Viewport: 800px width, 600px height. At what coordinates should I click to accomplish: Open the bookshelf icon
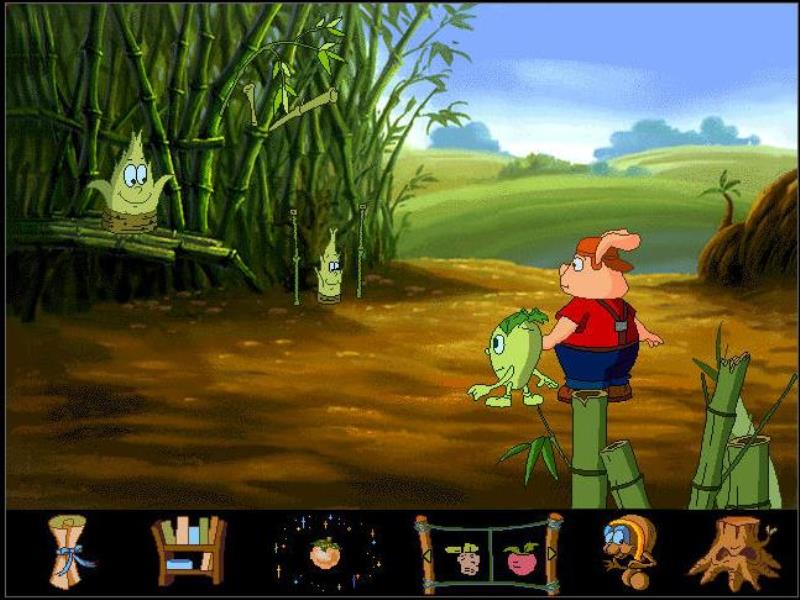[x=188, y=551]
